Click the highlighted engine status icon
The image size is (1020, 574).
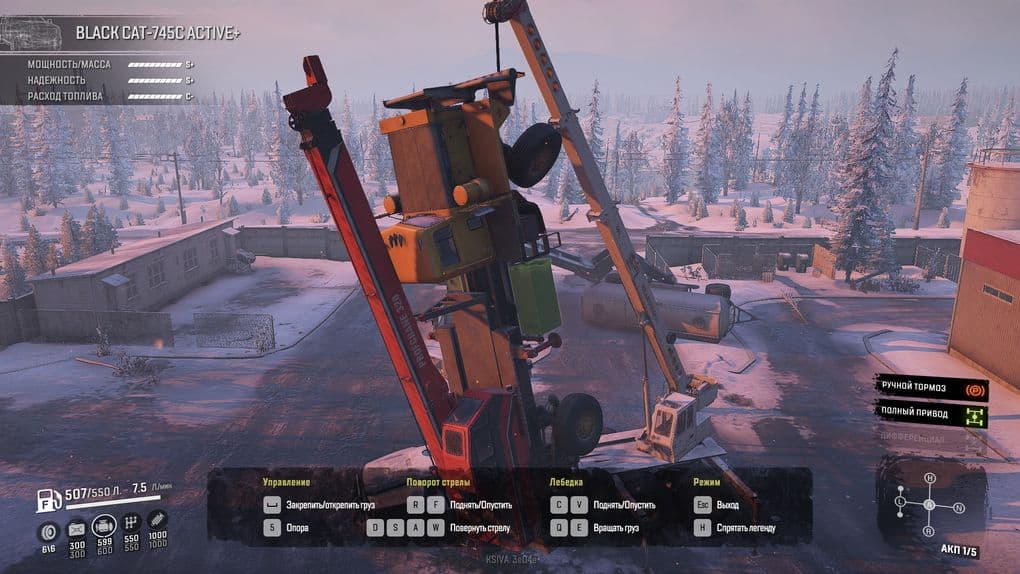[103, 525]
